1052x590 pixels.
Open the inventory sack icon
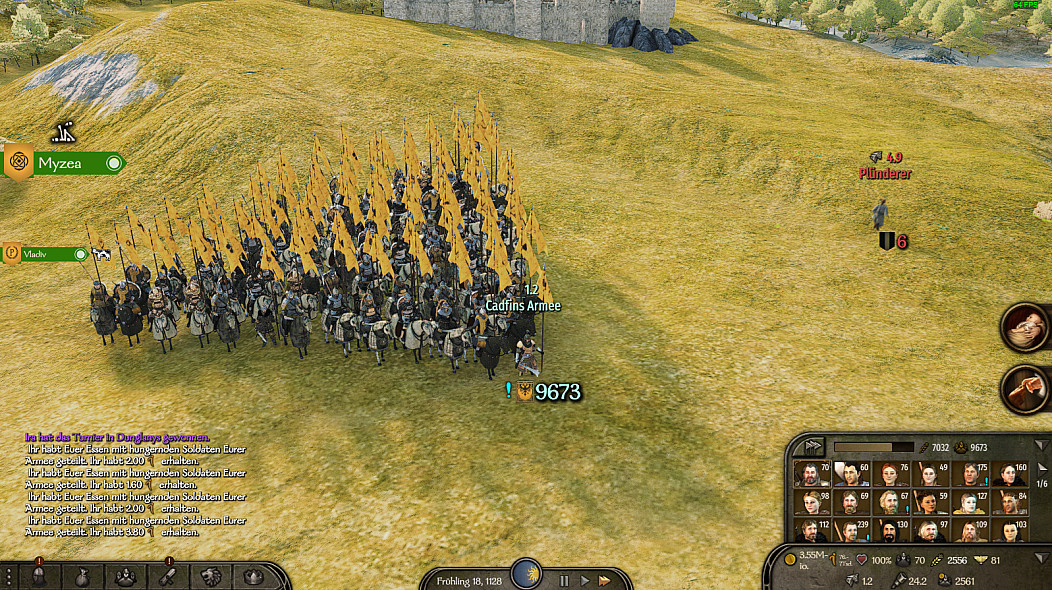click(x=82, y=577)
